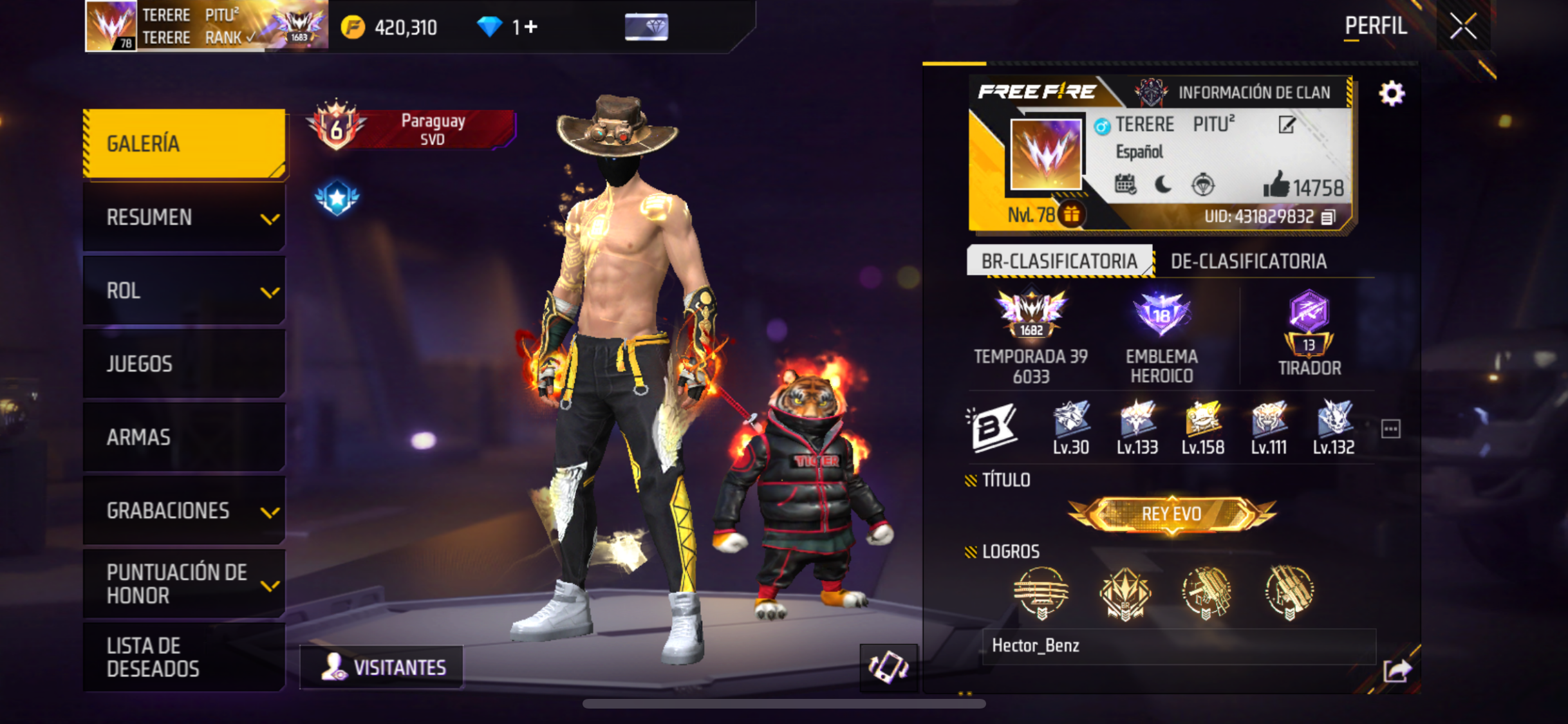Open the Rey Evo title badge
Image resolution: width=1568 pixels, height=724 pixels.
click(x=1171, y=514)
